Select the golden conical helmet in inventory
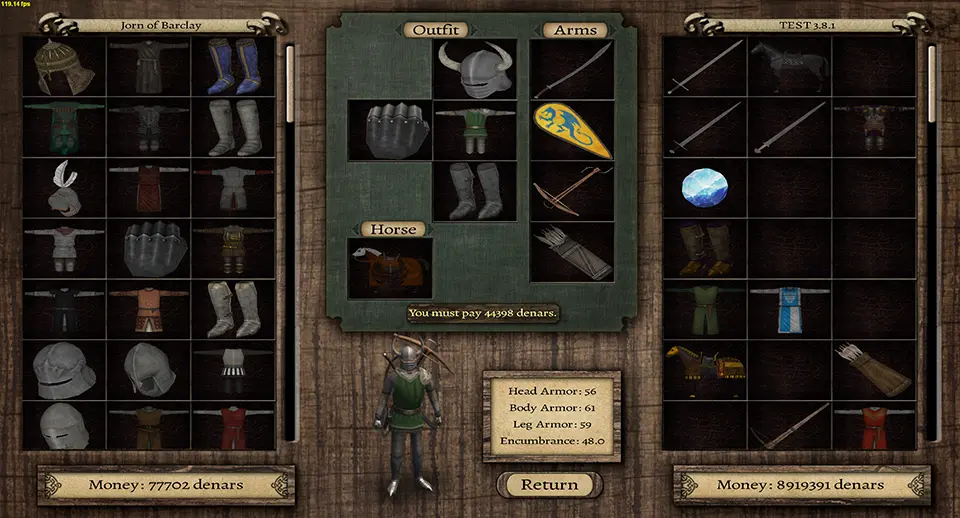960x518 pixels. (63, 66)
